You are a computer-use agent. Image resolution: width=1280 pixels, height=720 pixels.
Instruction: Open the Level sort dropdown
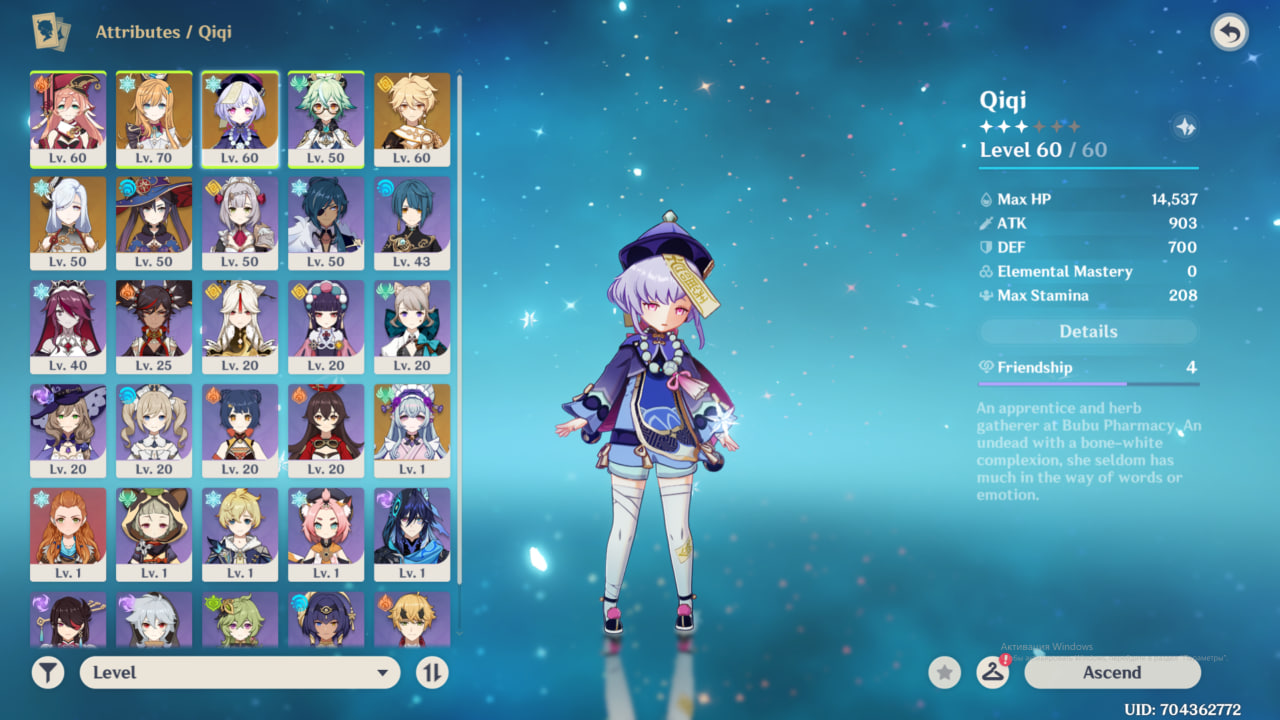click(240, 673)
